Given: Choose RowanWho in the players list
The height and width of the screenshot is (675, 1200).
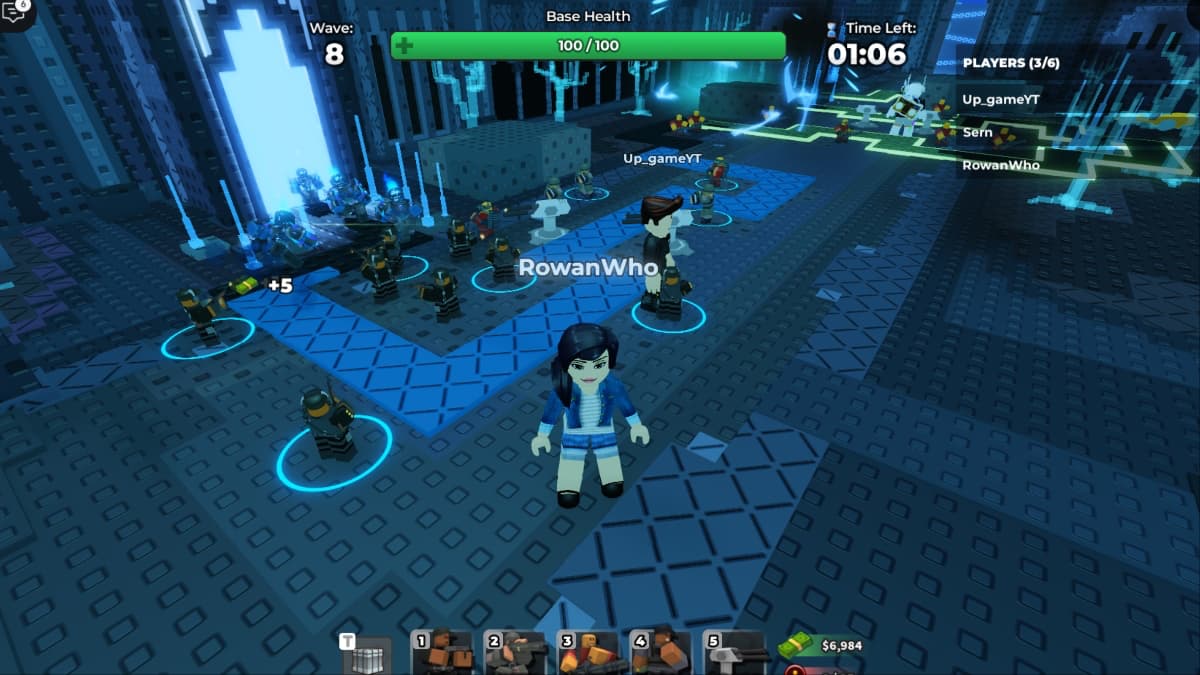Looking at the screenshot, I should [x=1001, y=165].
